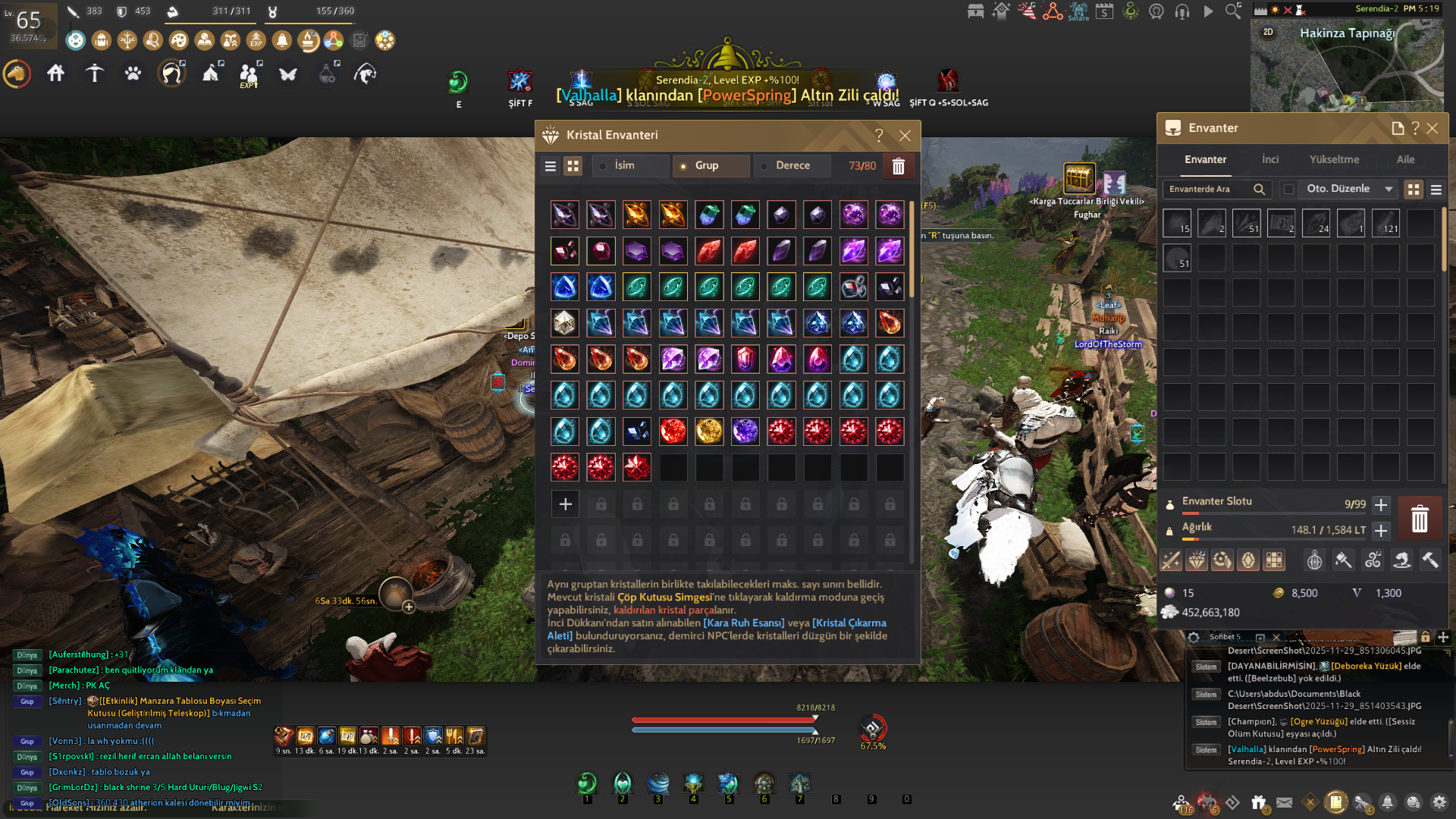Switch to the Yükseltme tab
Screen dimensions: 1456x819
(x=1334, y=159)
